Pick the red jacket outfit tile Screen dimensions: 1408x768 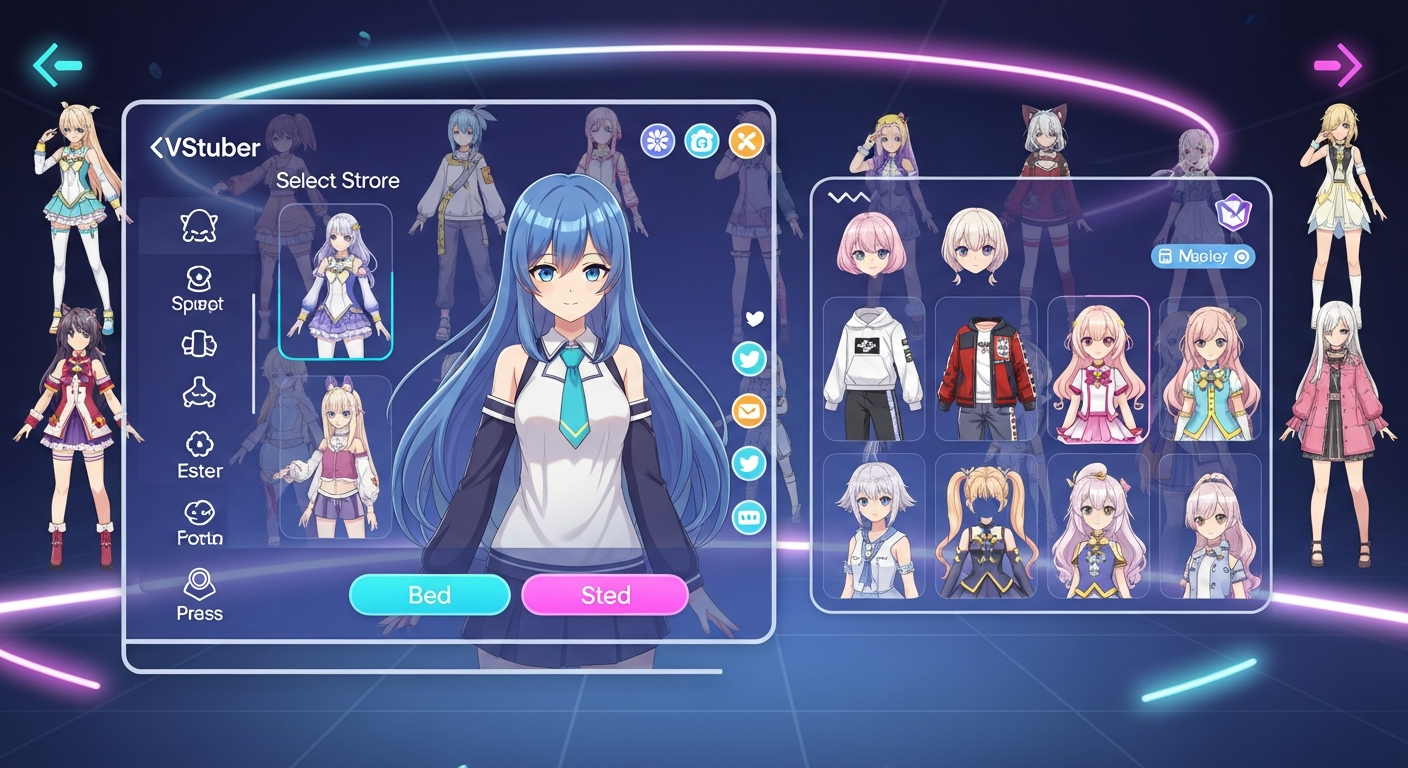pyautogui.click(x=985, y=370)
